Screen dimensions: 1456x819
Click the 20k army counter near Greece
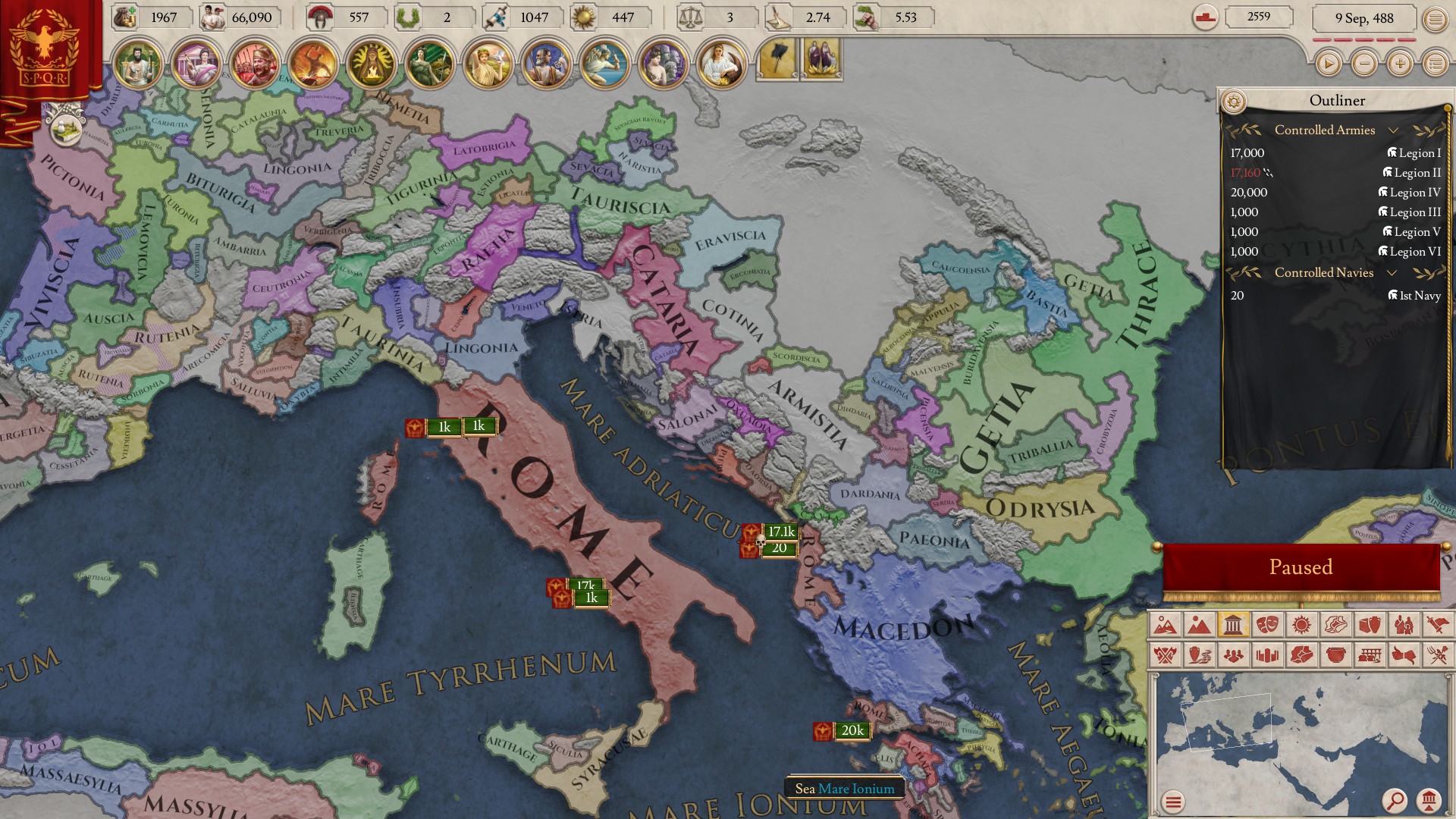[x=853, y=732]
